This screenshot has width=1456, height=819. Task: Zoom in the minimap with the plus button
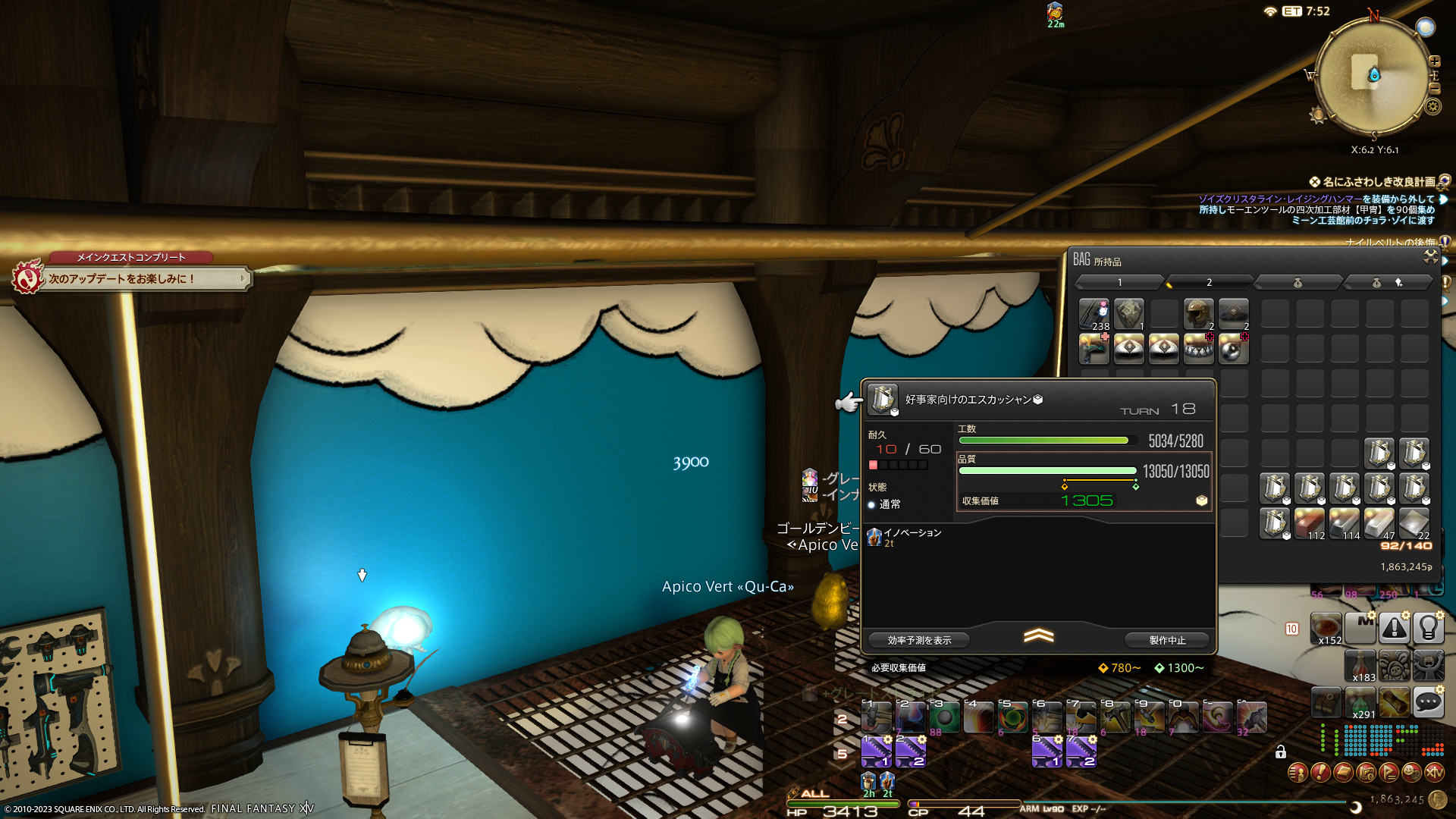[x=1435, y=61]
